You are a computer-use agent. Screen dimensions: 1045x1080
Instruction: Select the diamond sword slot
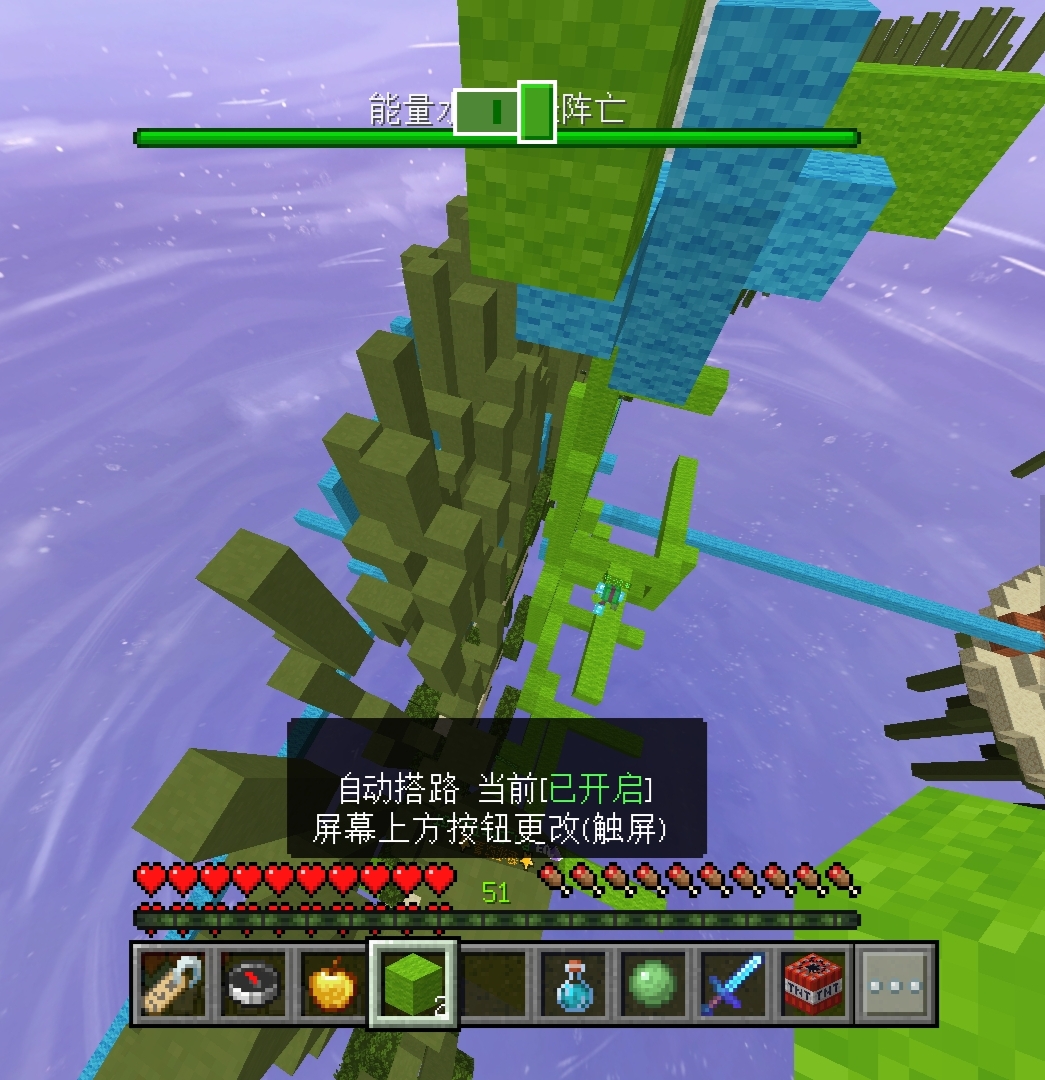pos(735,984)
